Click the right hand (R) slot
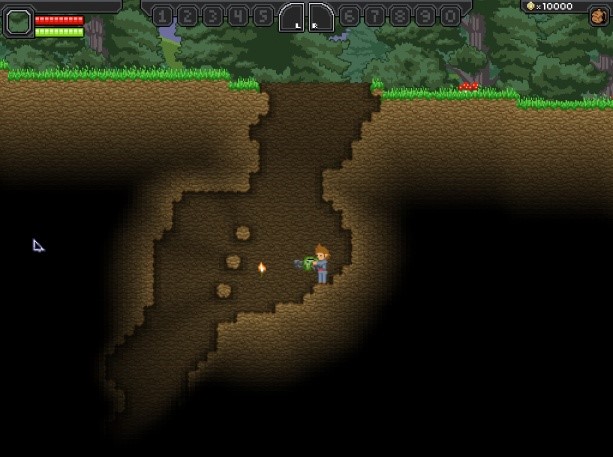Image resolution: width=613 pixels, height=457 pixels. 320,17
